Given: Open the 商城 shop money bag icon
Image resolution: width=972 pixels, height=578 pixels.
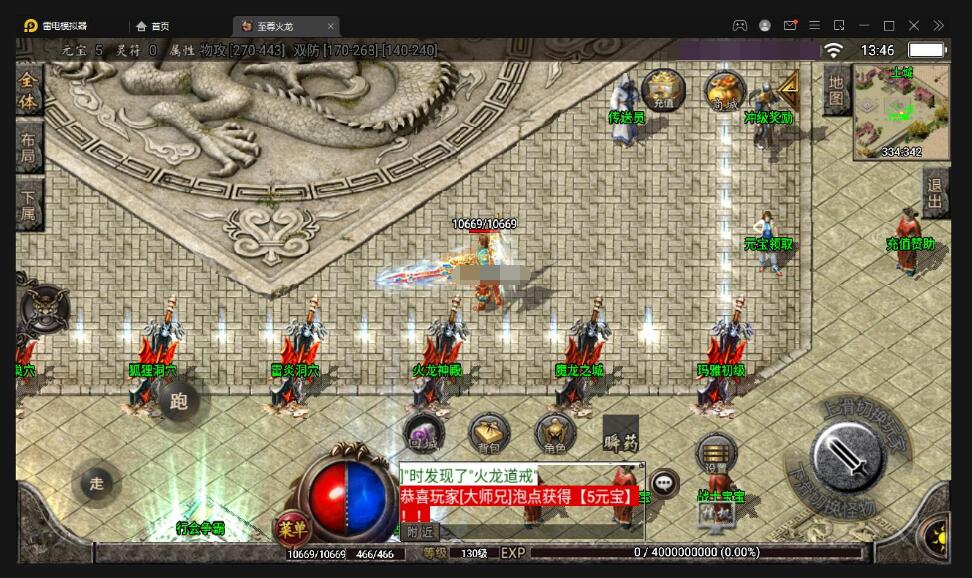Looking at the screenshot, I should 725,90.
